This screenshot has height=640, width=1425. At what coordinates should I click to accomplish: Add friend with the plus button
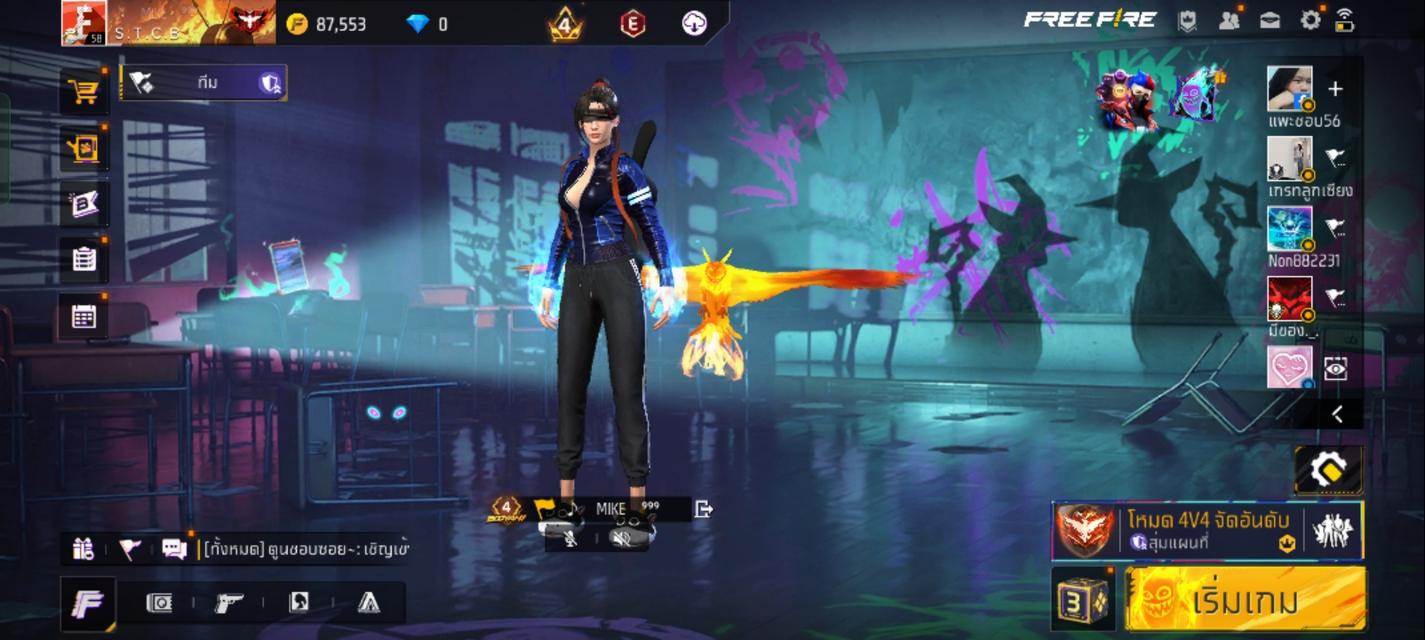pos(1335,89)
